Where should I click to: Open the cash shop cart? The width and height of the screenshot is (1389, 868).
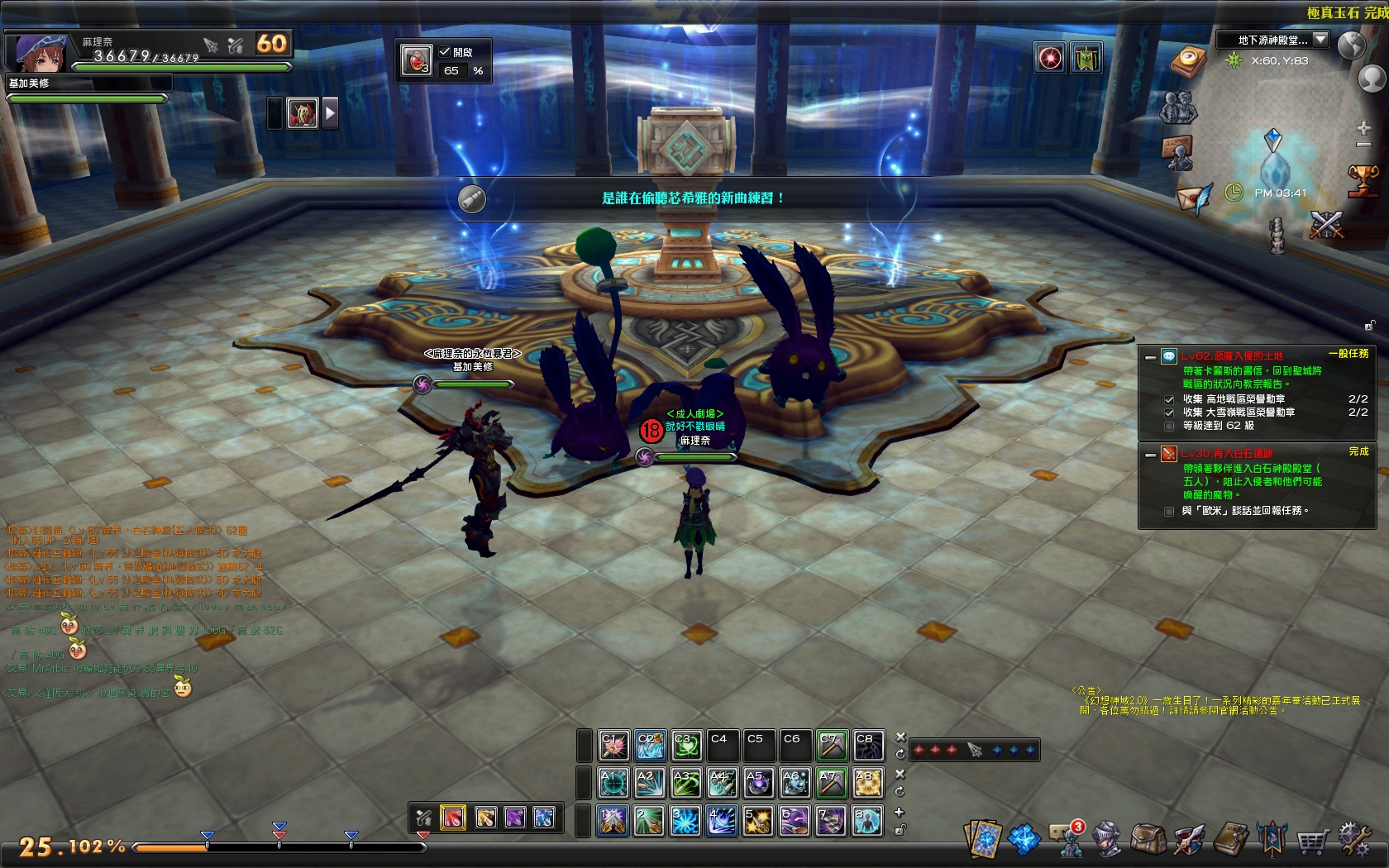[1313, 837]
